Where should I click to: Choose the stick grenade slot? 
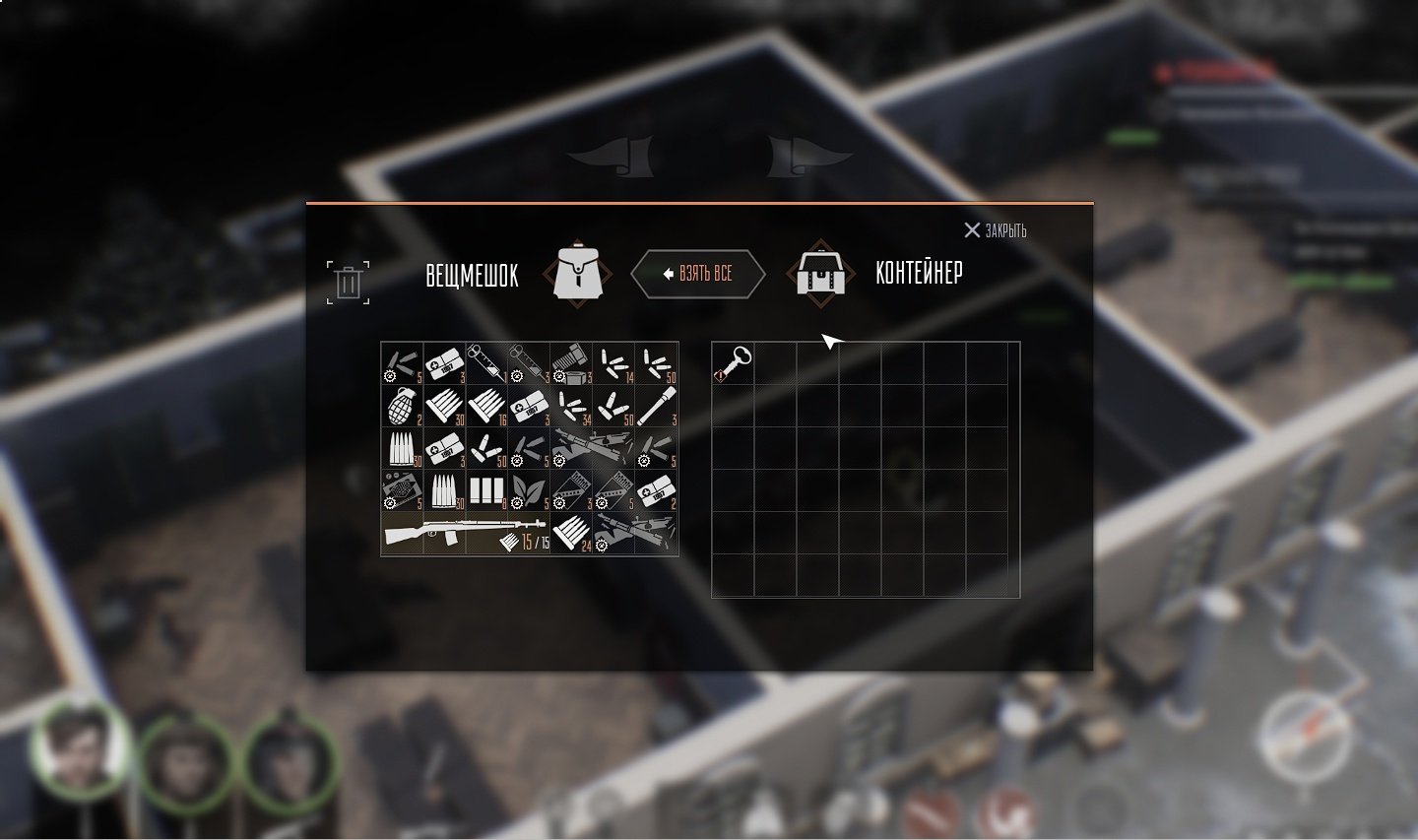click(657, 406)
